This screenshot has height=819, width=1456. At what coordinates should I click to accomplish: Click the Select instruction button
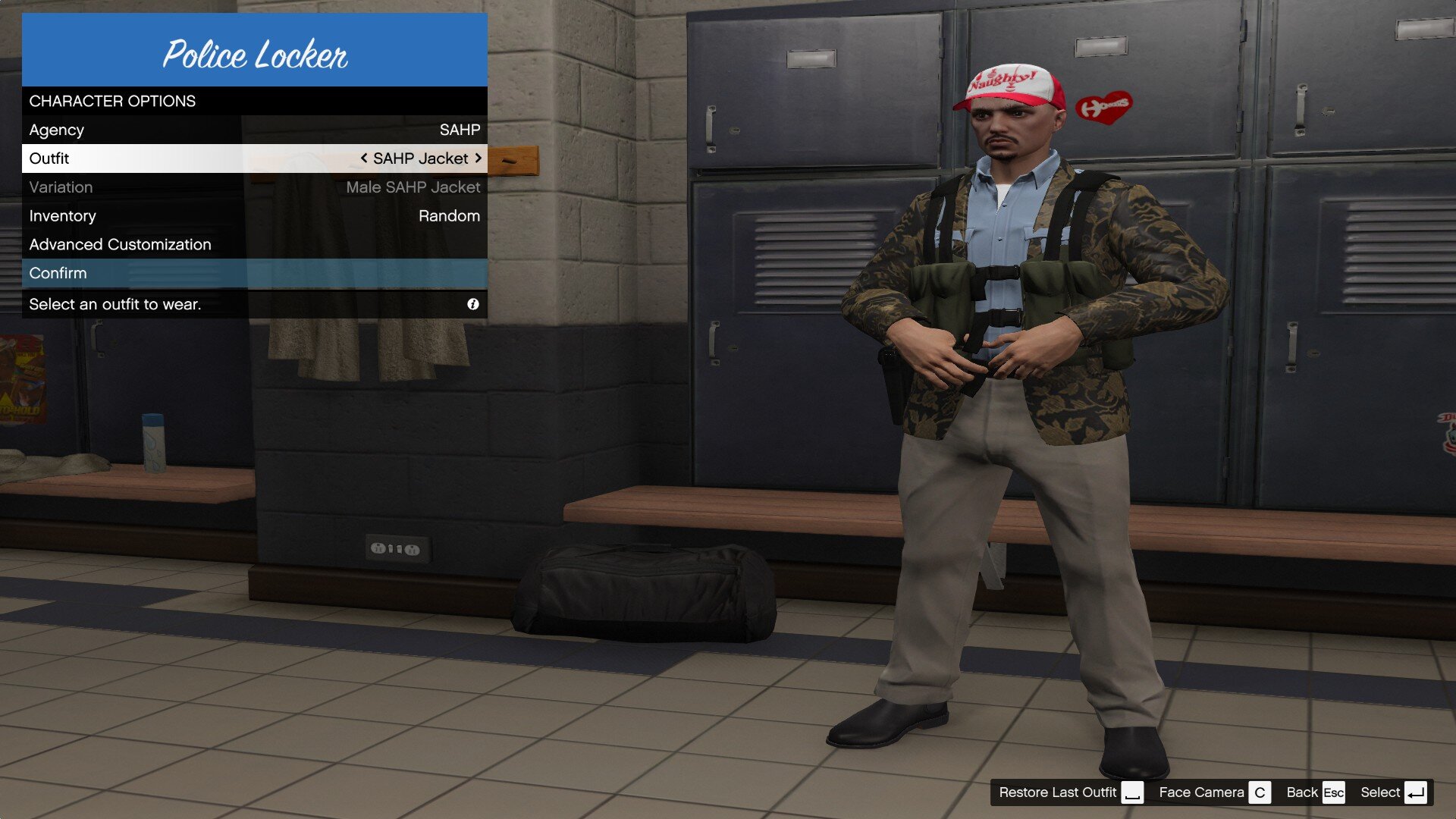pyautogui.click(x=1393, y=792)
